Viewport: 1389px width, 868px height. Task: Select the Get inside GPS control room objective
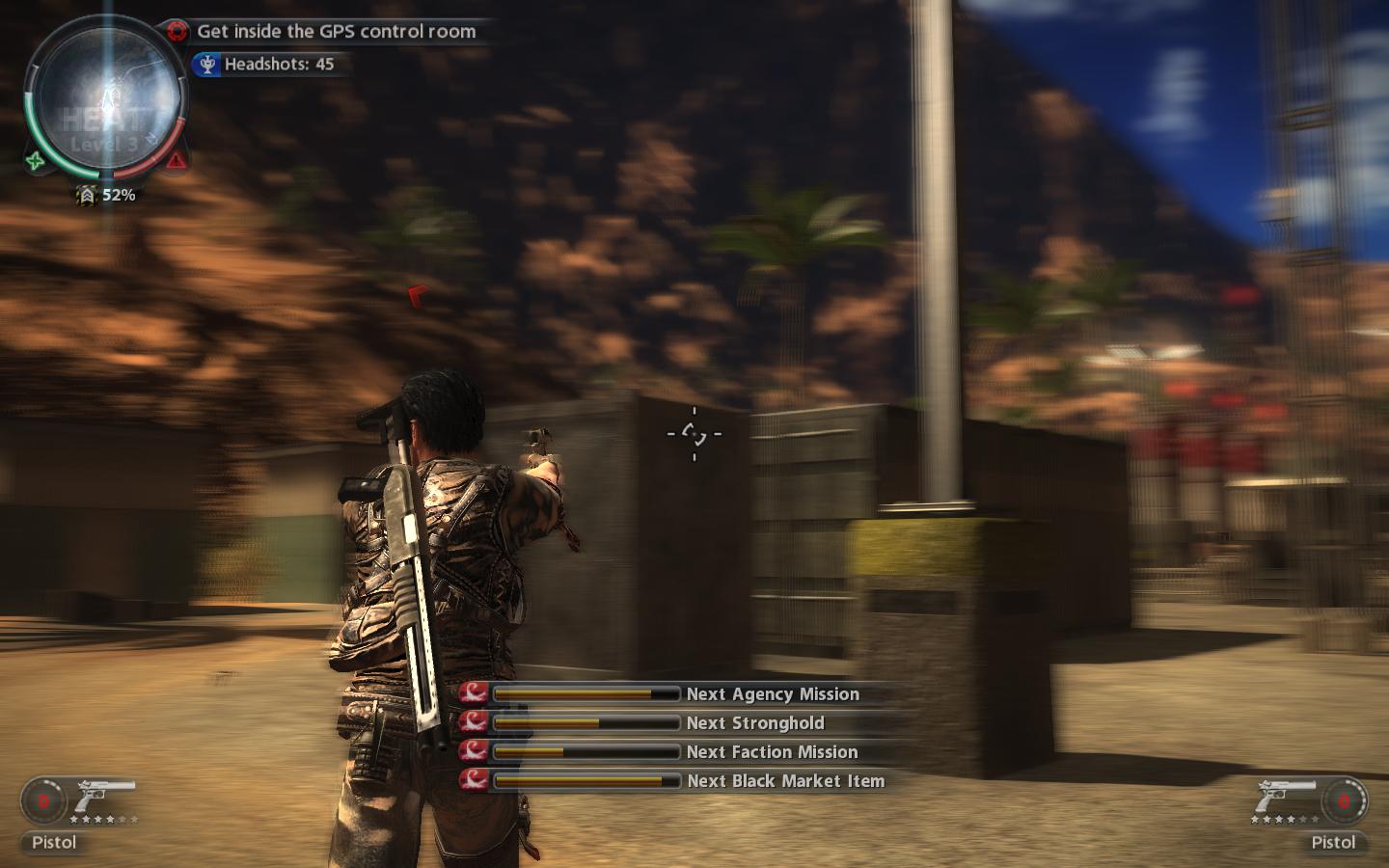(x=336, y=31)
